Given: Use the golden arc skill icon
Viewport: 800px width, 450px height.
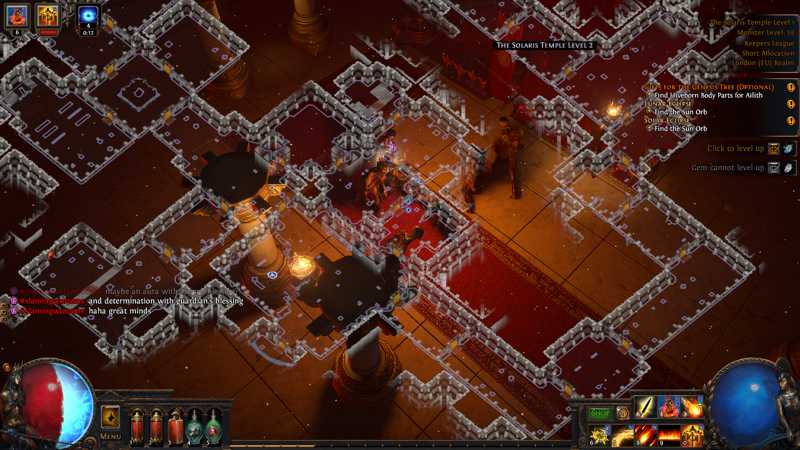Looking at the screenshot, I should tap(623, 435).
